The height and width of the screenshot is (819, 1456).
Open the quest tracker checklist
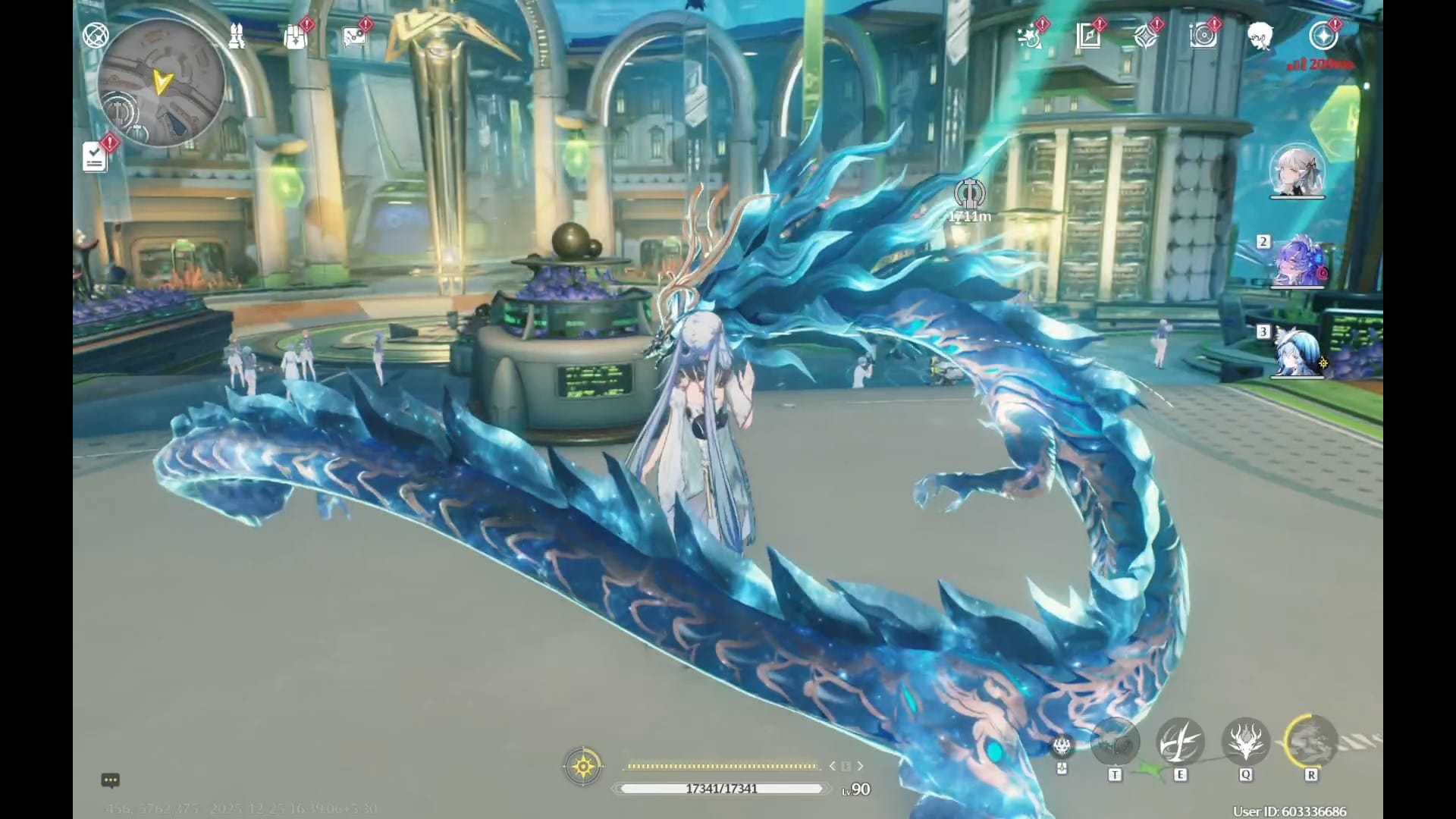point(94,157)
